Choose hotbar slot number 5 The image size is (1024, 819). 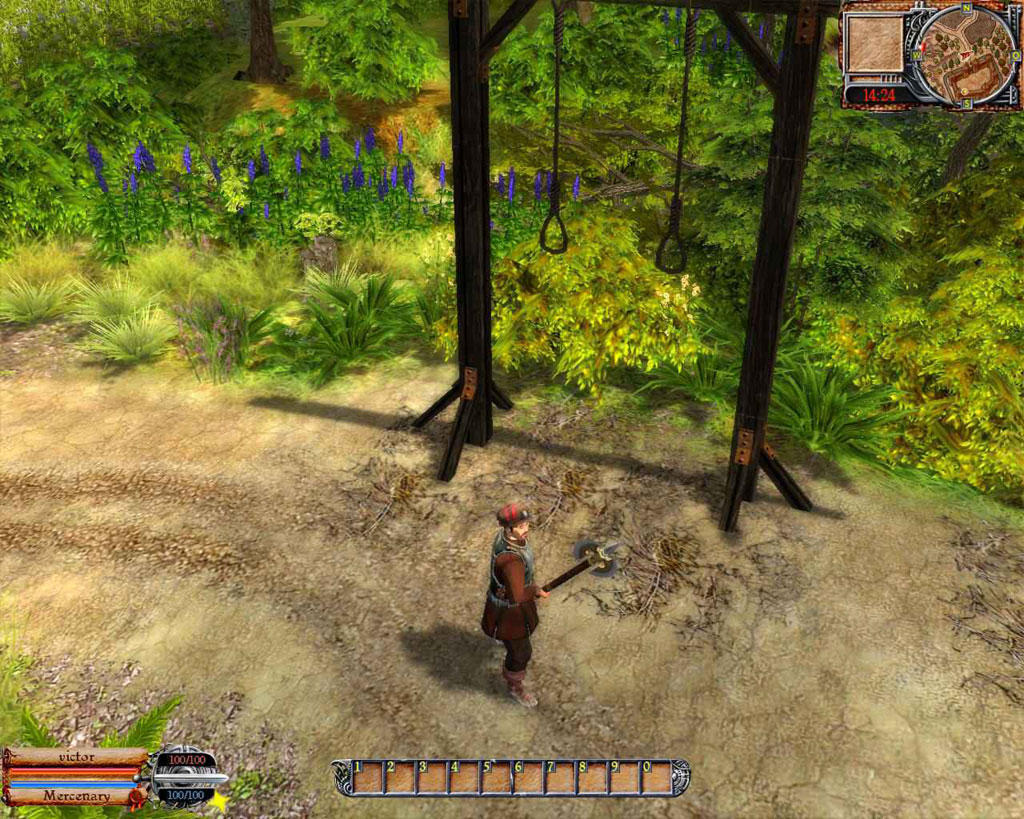(x=496, y=778)
